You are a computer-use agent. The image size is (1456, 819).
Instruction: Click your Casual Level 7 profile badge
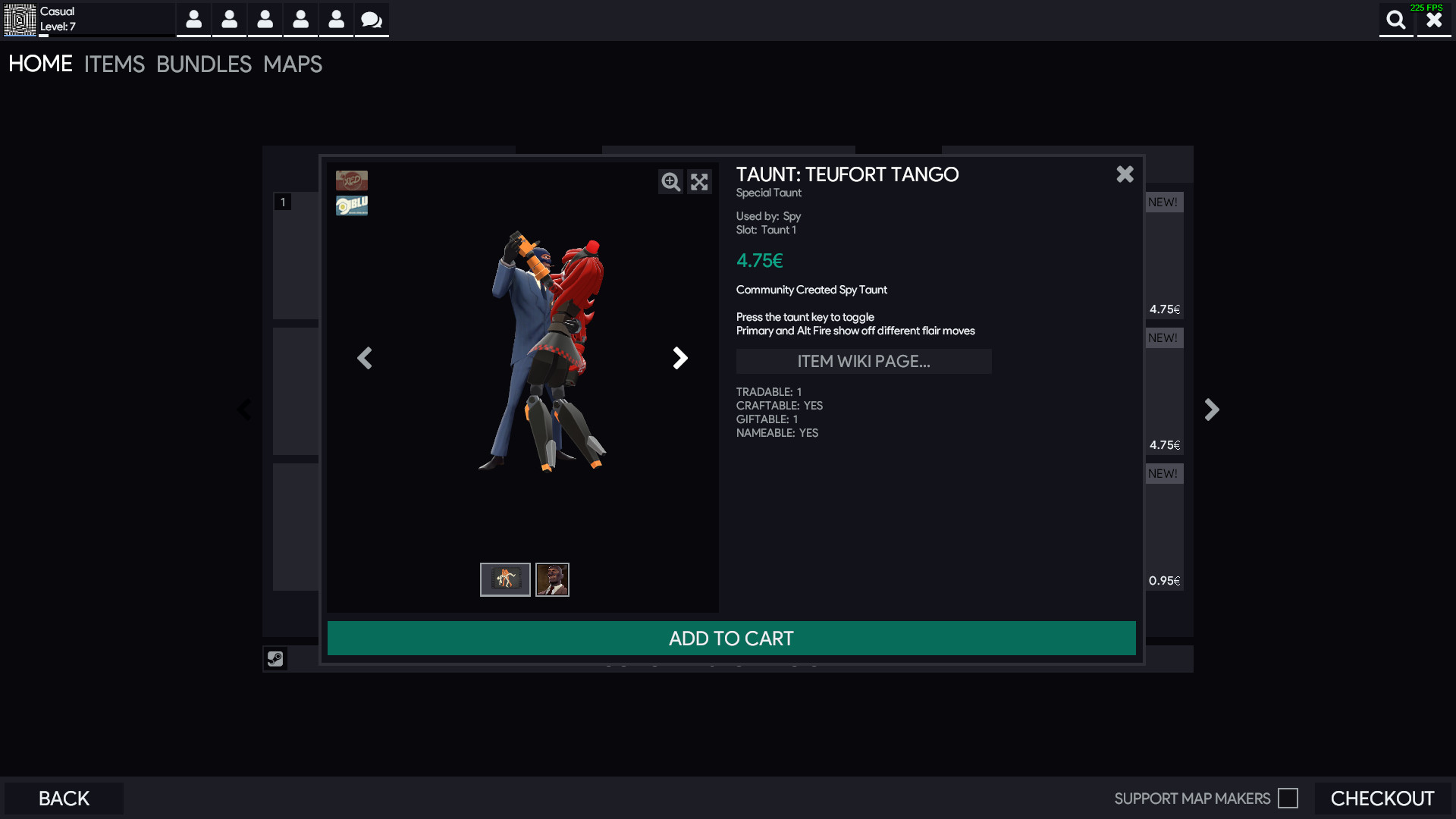click(x=20, y=20)
